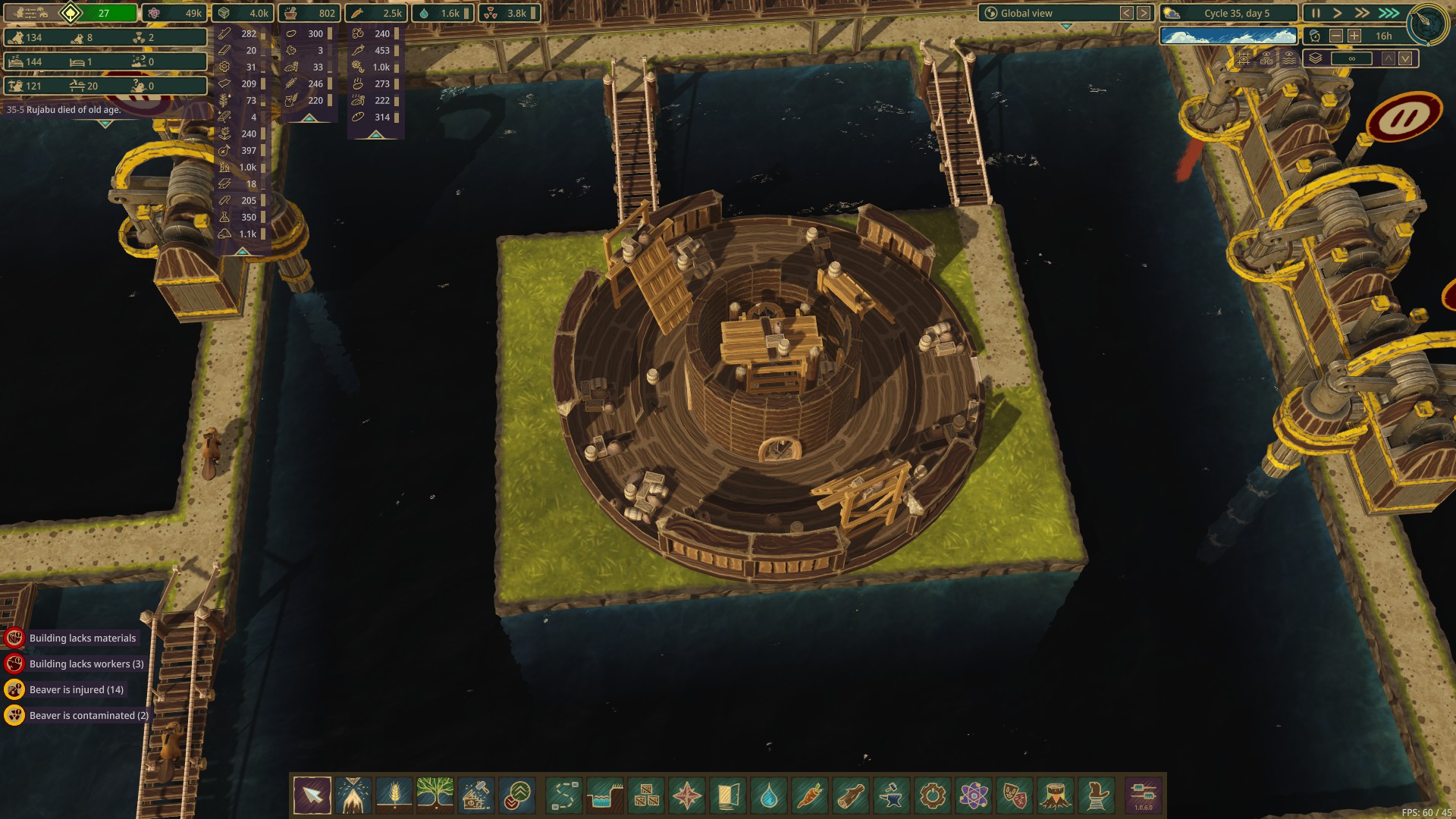This screenshot has width=1456, height=819.
Task: Lower the visible layer with down arrow
Action: [x=1405, y=58]
